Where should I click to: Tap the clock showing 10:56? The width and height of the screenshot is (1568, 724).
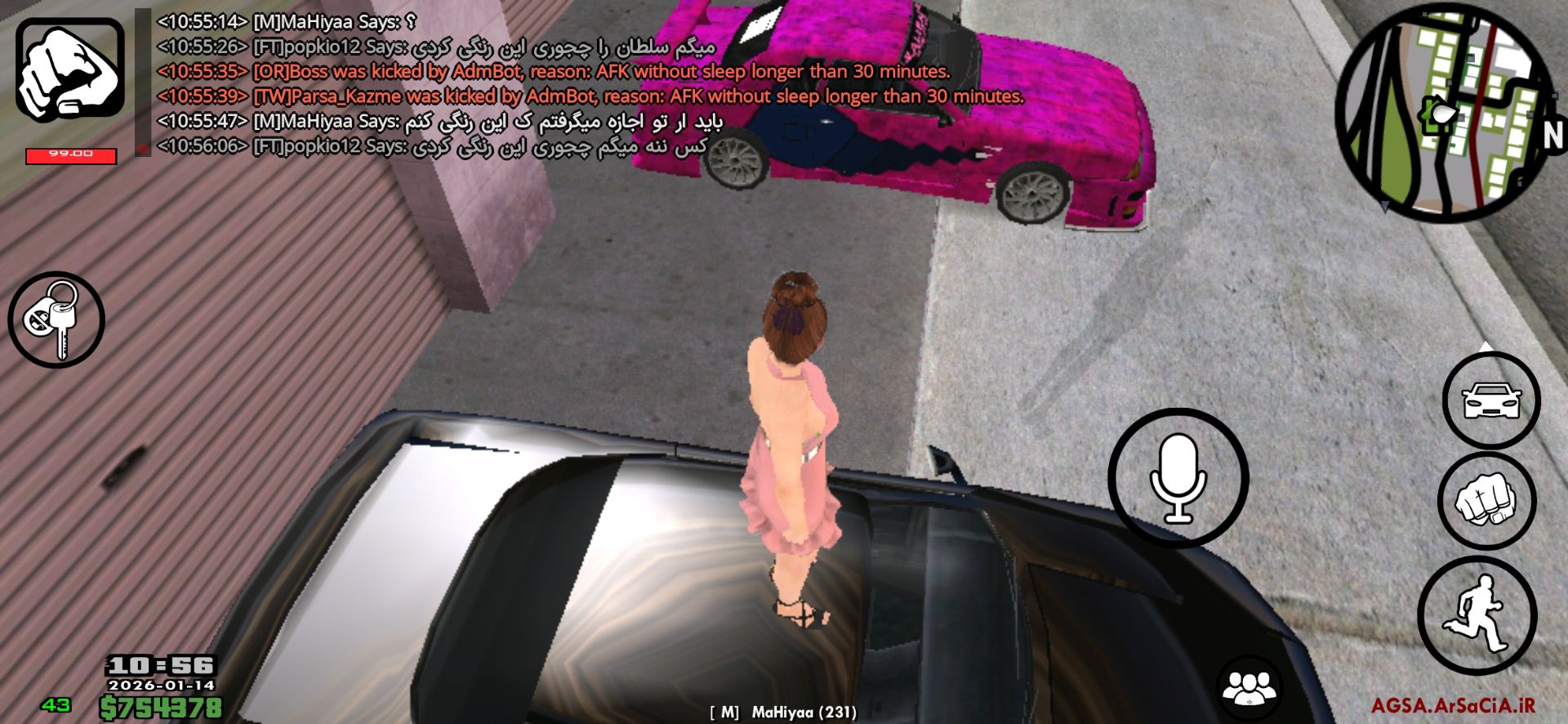[159, 666]
